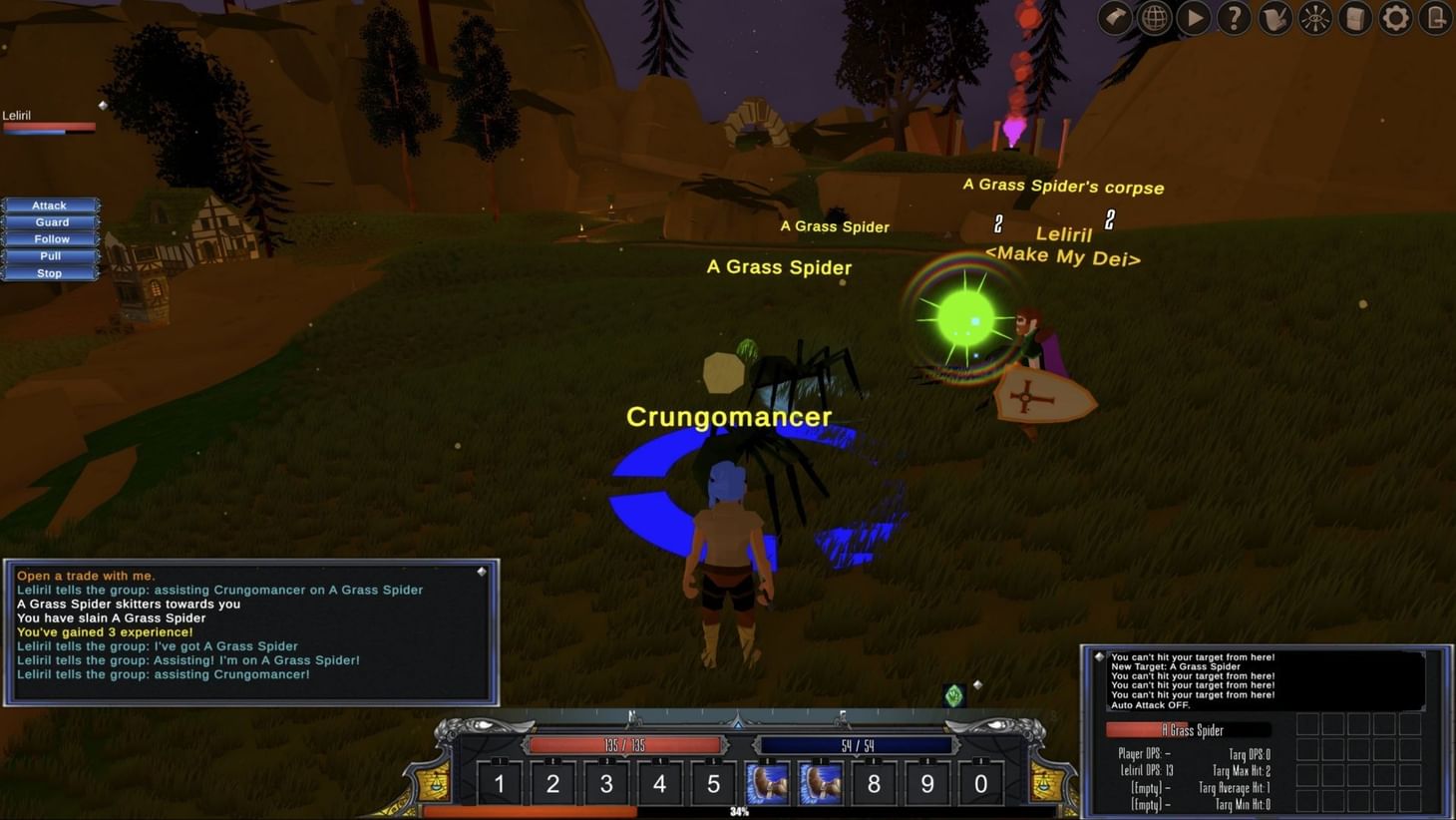Click the Follow command
This screenshot has width=1456, height=820.
point(49,238)
